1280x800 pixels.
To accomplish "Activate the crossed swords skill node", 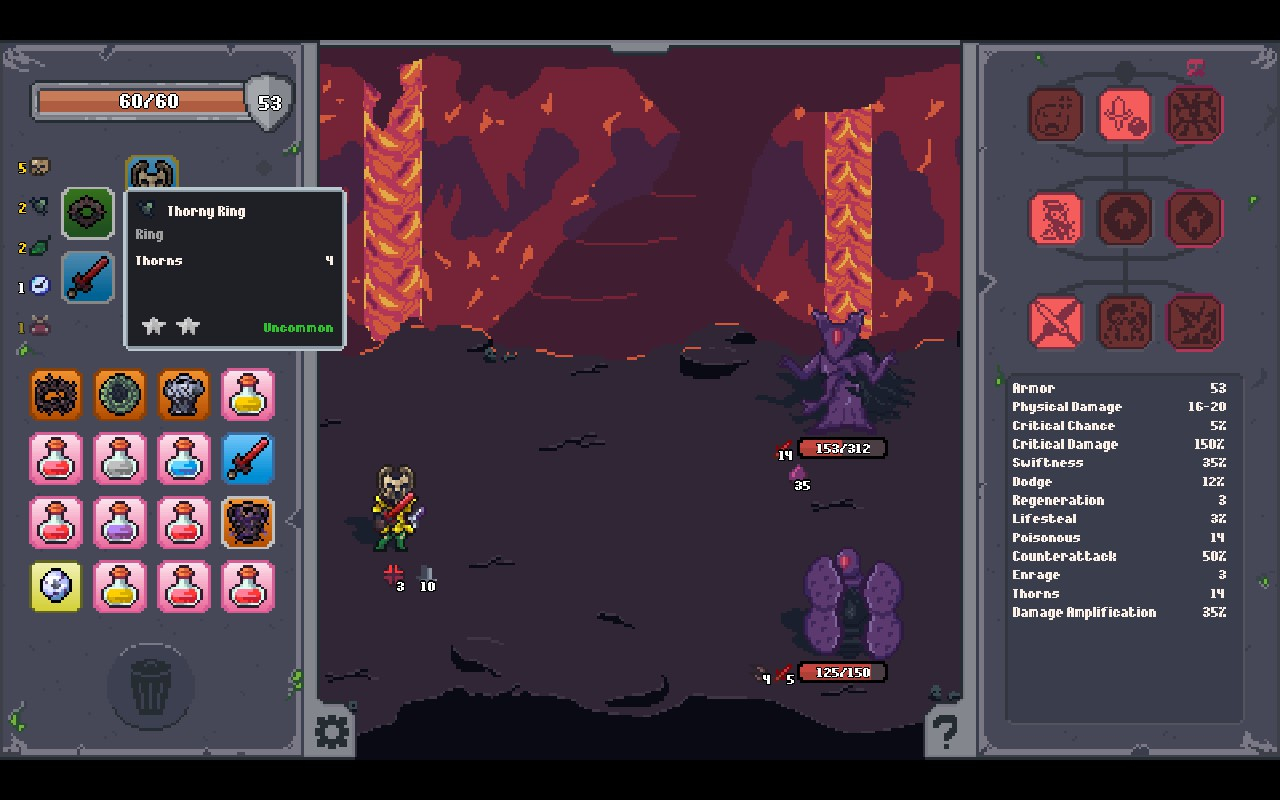I will tap(1057, 323).
